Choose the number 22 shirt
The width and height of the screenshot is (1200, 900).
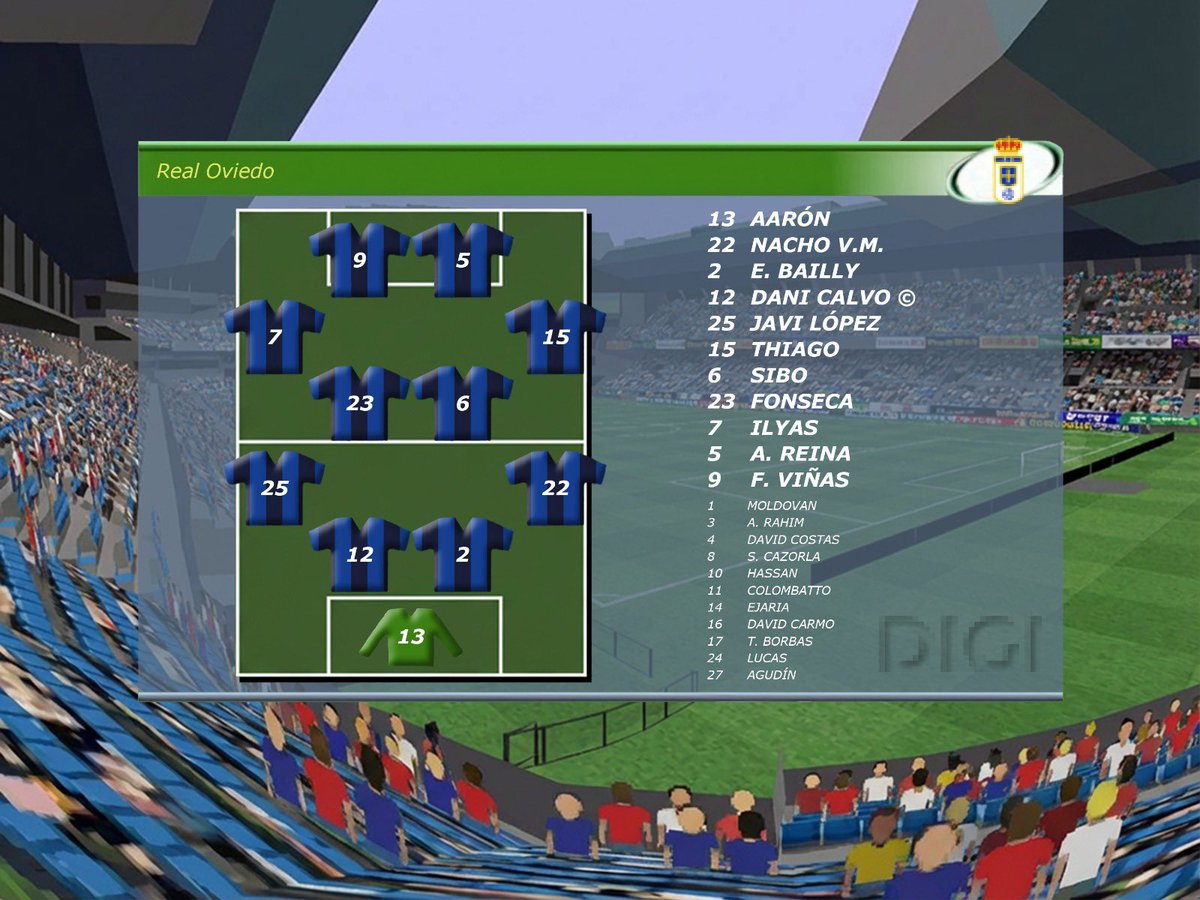coord(555,488)
